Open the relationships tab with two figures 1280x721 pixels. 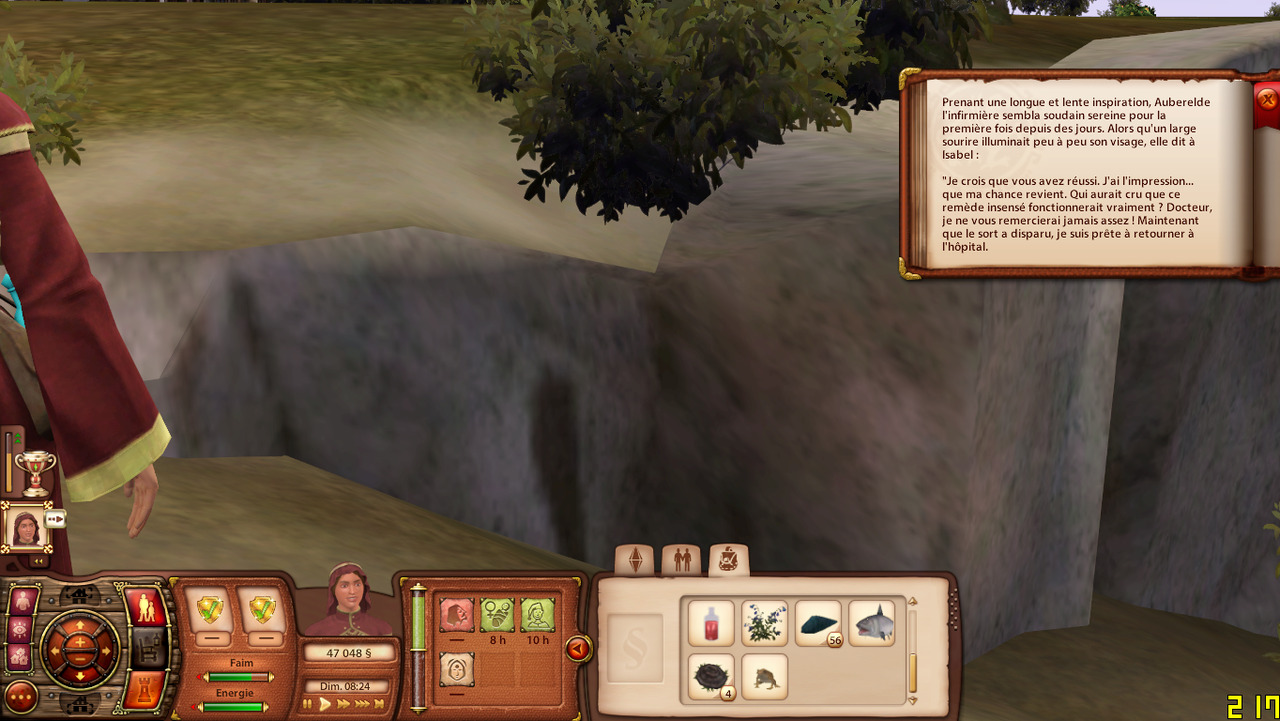tap(682, 560)
